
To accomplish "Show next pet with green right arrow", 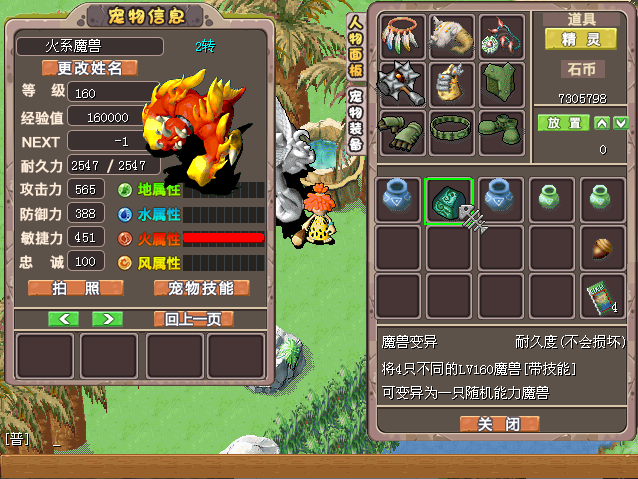I will (106, 319).
